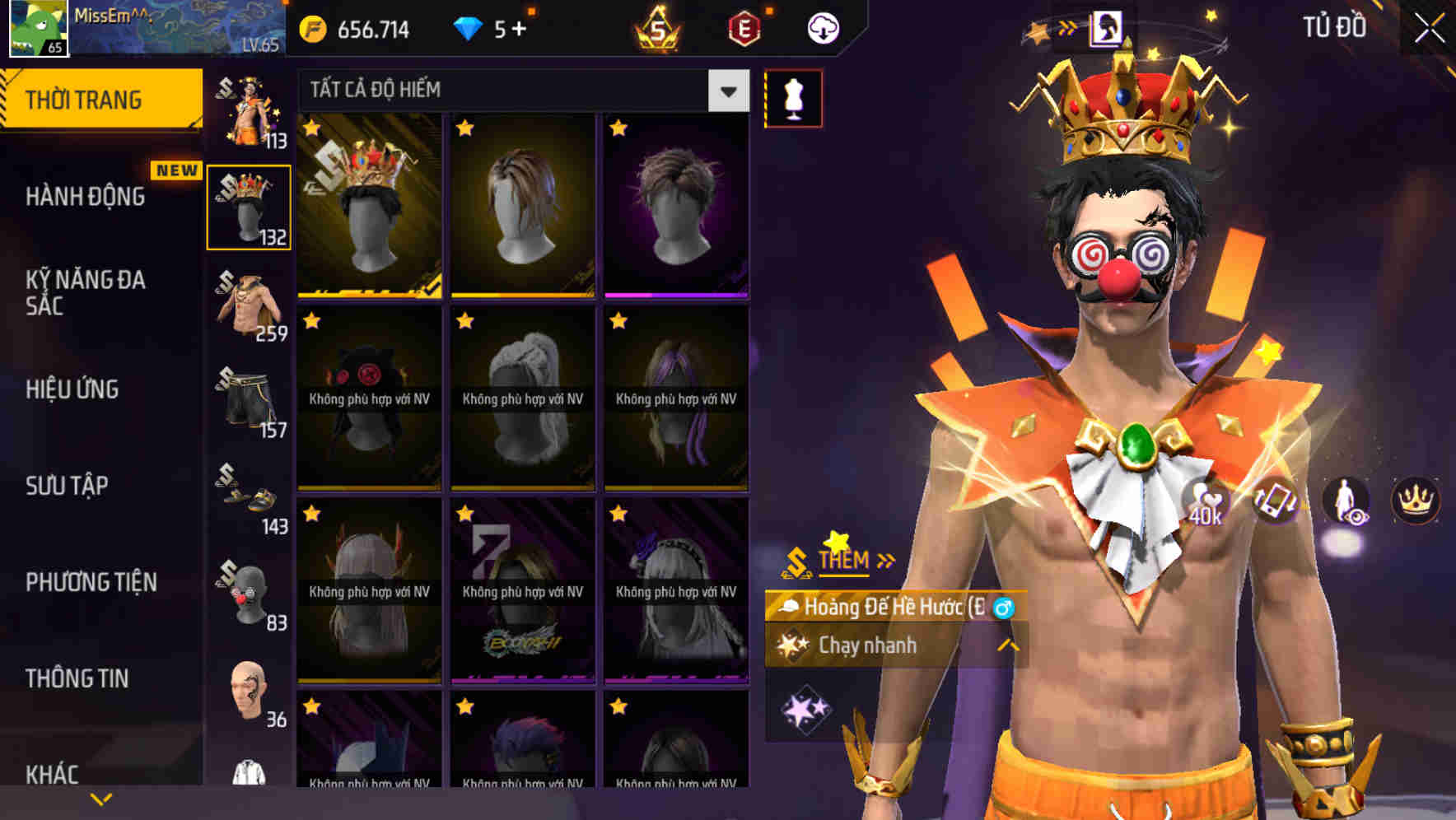Click the pink rarity bar under brown hair
This screenshot has height=820, width=1456.
(677, 293)
